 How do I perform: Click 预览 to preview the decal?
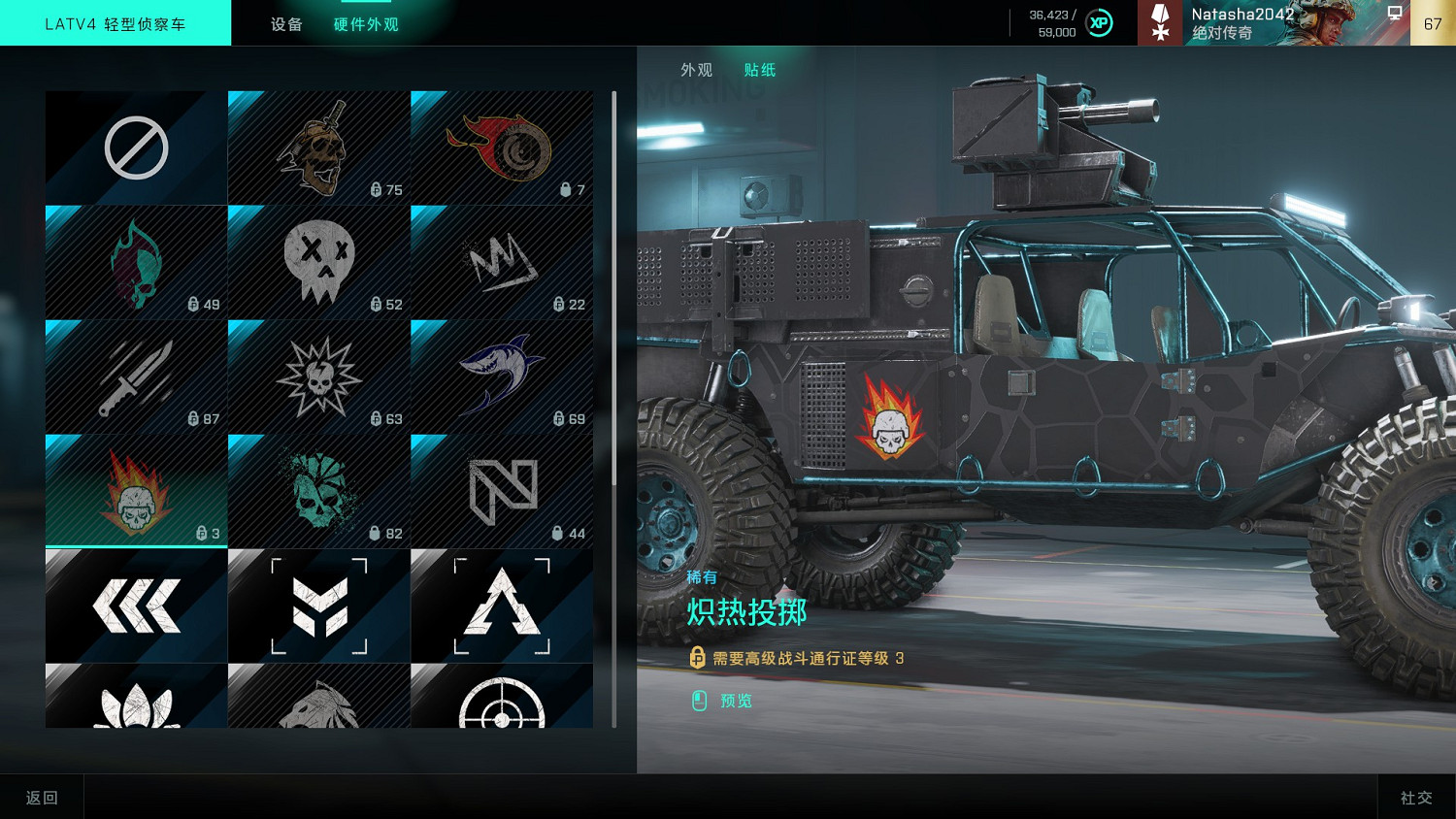pyautogui.click(x=735, y=701)
